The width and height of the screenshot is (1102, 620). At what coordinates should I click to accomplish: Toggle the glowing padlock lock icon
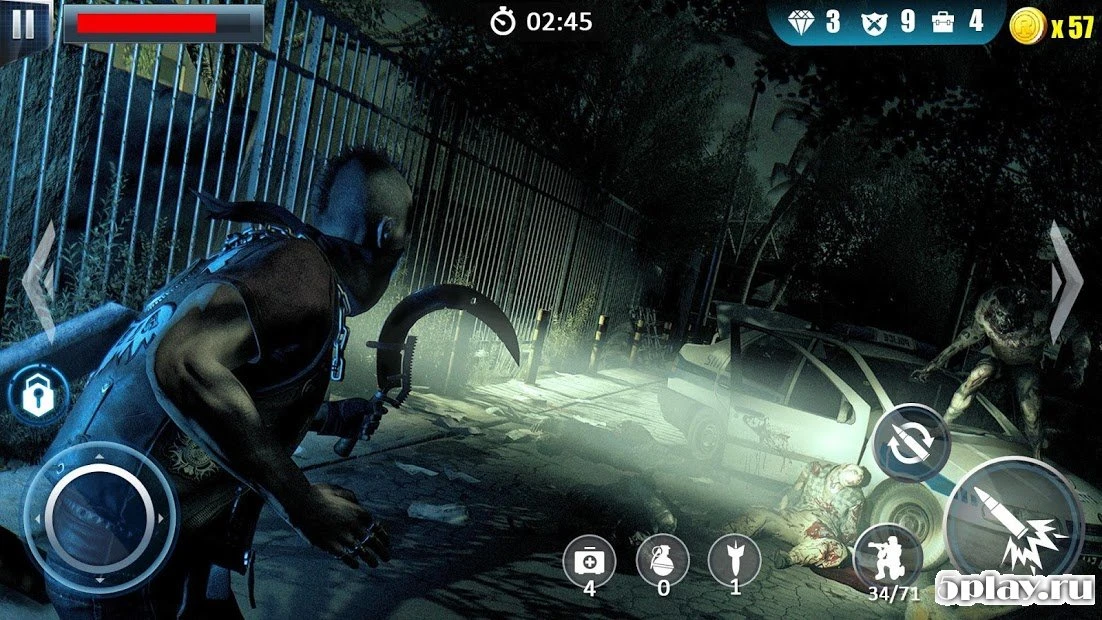39,394
